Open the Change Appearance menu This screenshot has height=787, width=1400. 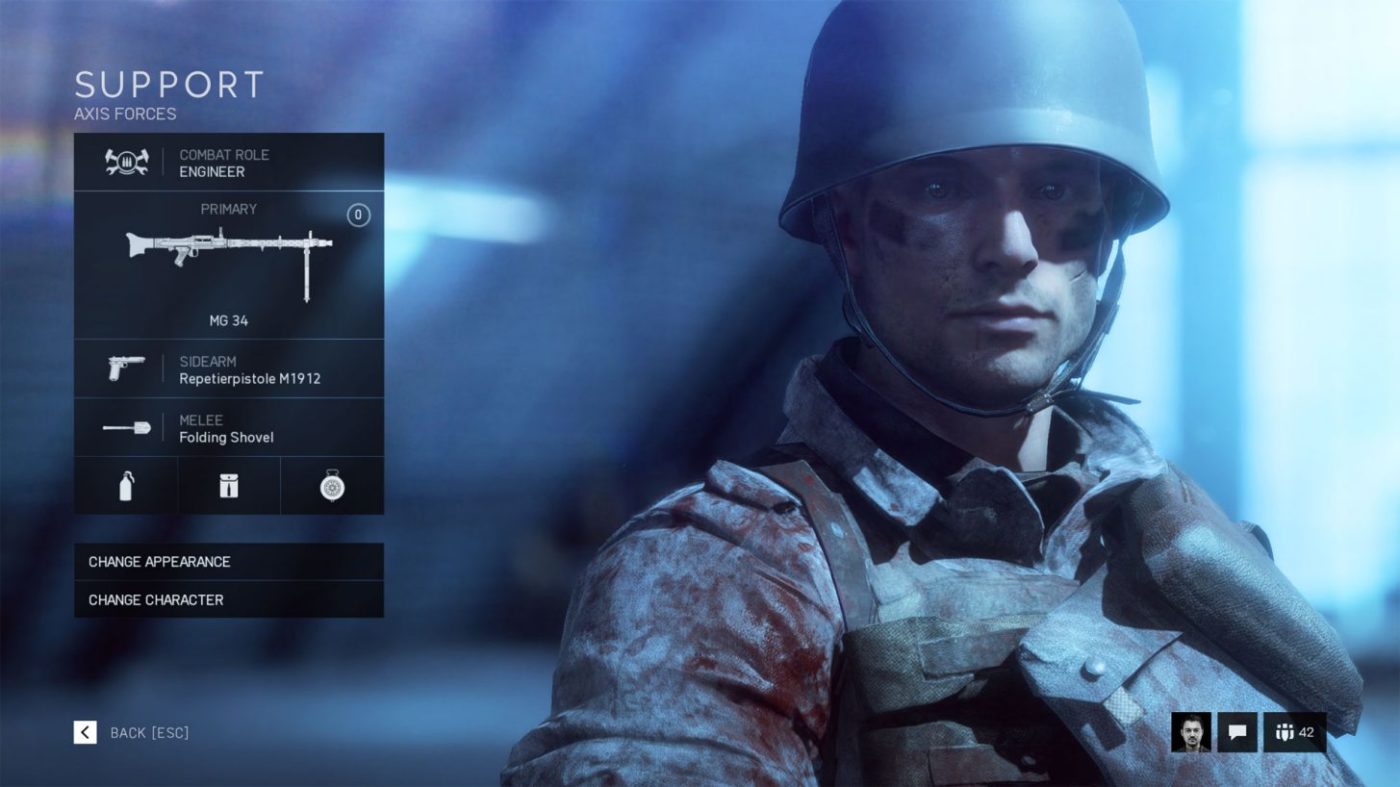pyautogui.click(x=228, y=562)
